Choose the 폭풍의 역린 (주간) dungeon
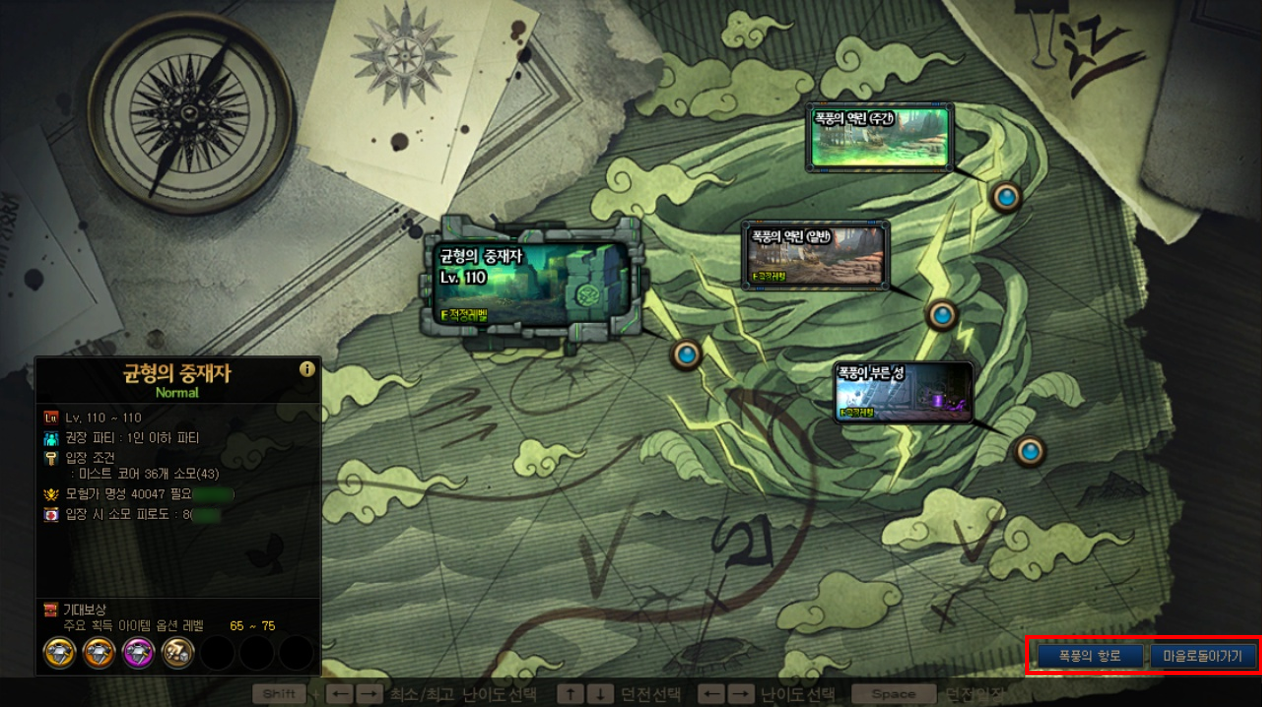Screen dimensions: 1262x707 879,137
